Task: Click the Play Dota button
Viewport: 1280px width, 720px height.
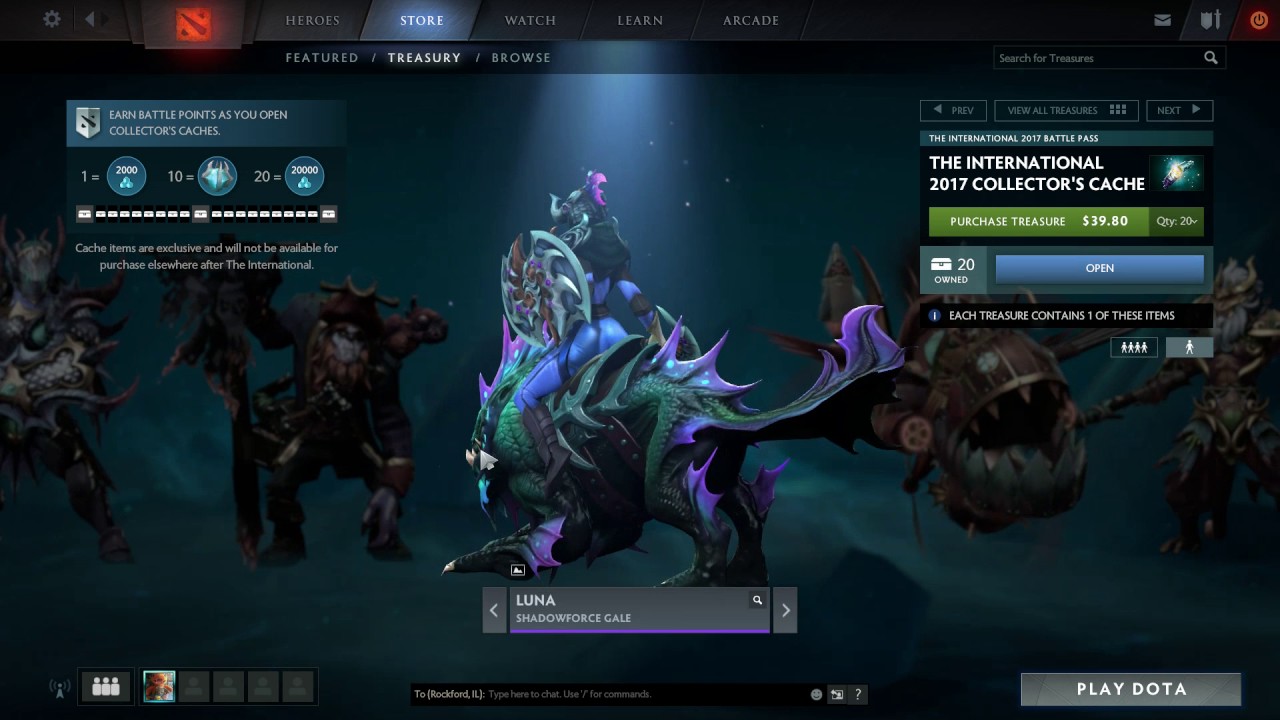Action: pos(1131,689)
